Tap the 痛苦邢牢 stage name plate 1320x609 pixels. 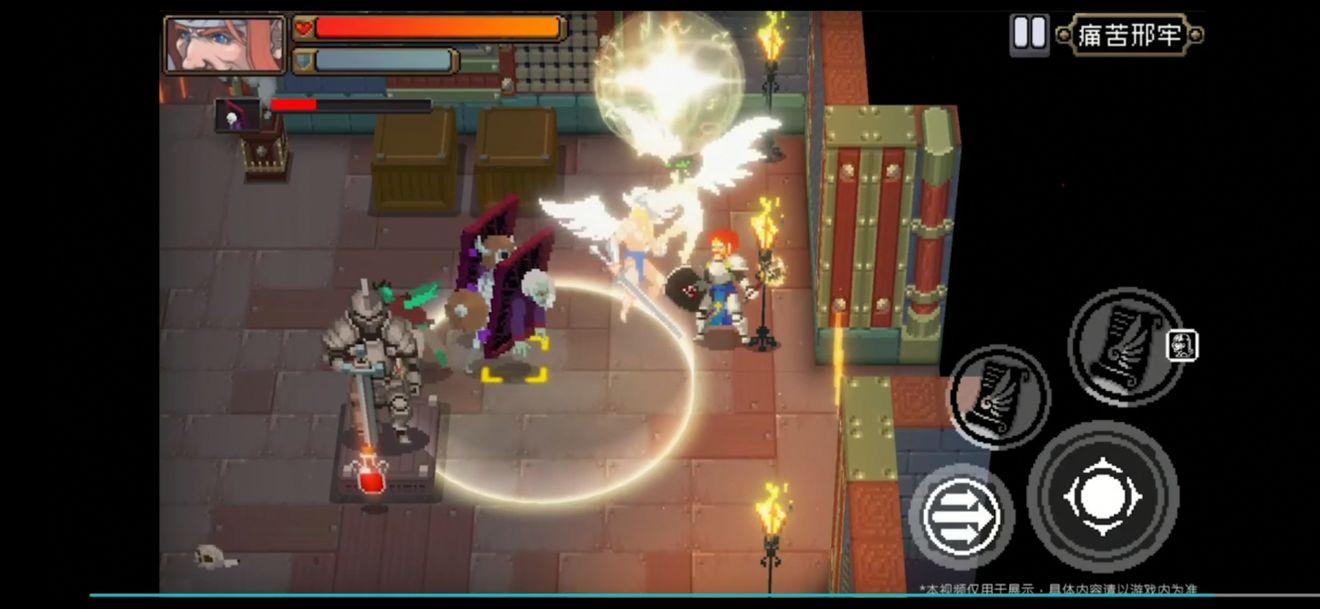pos(1129,36)
